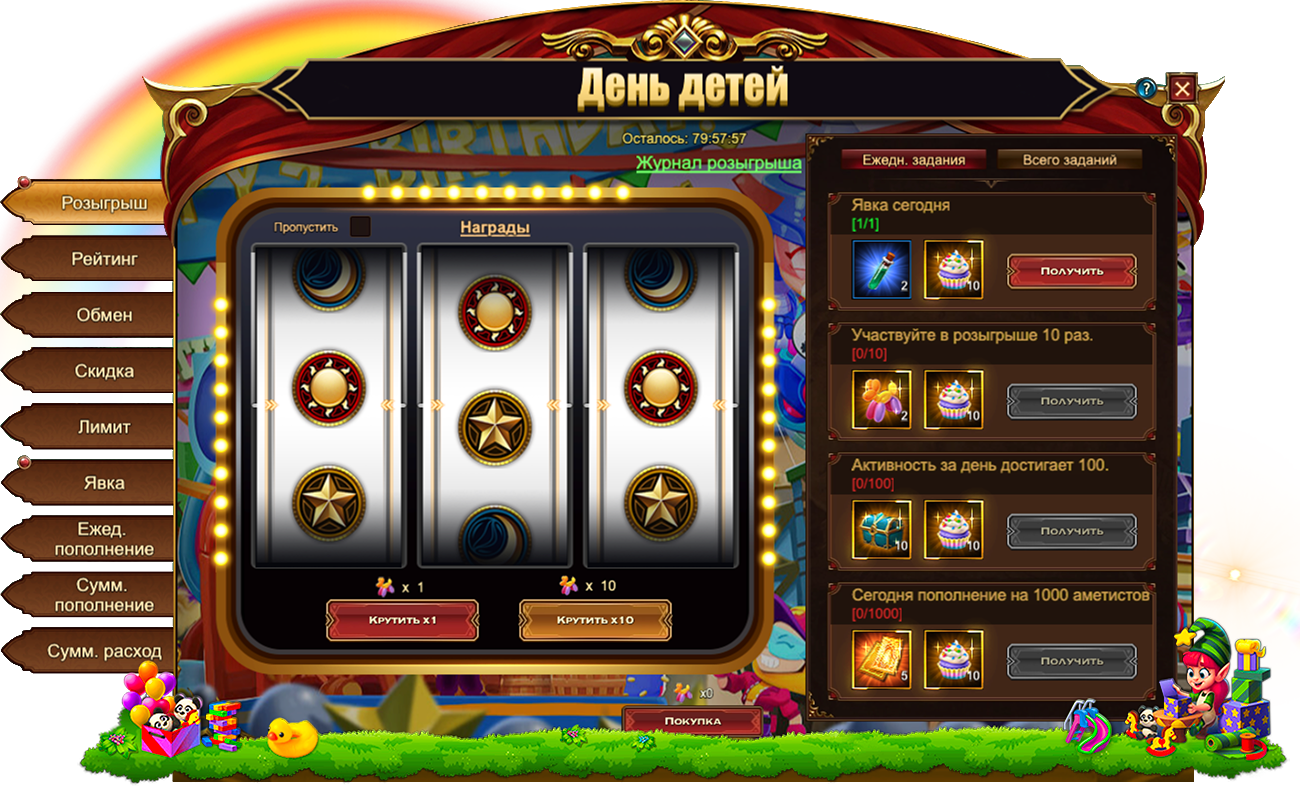
Task: Claim the Явка сегодня reward
Action: [1071, 270]
